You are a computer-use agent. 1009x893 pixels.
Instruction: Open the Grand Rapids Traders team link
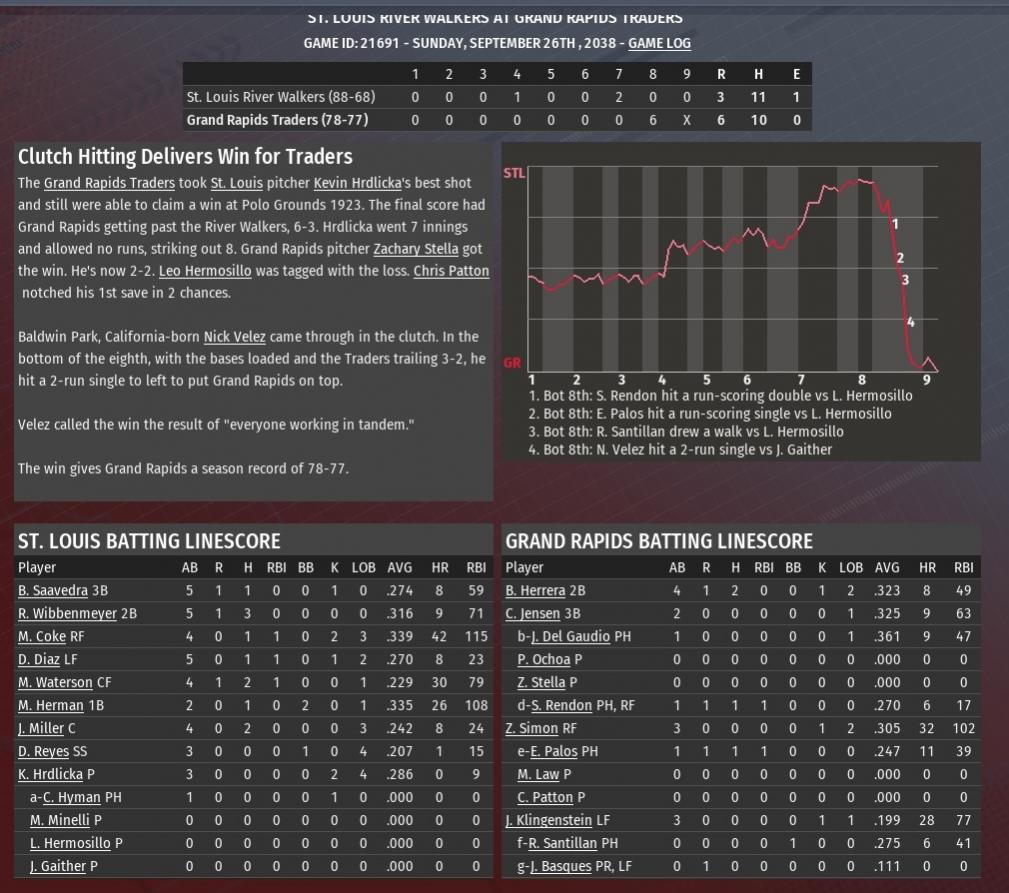pyautogui.click(x=110, y=183)
